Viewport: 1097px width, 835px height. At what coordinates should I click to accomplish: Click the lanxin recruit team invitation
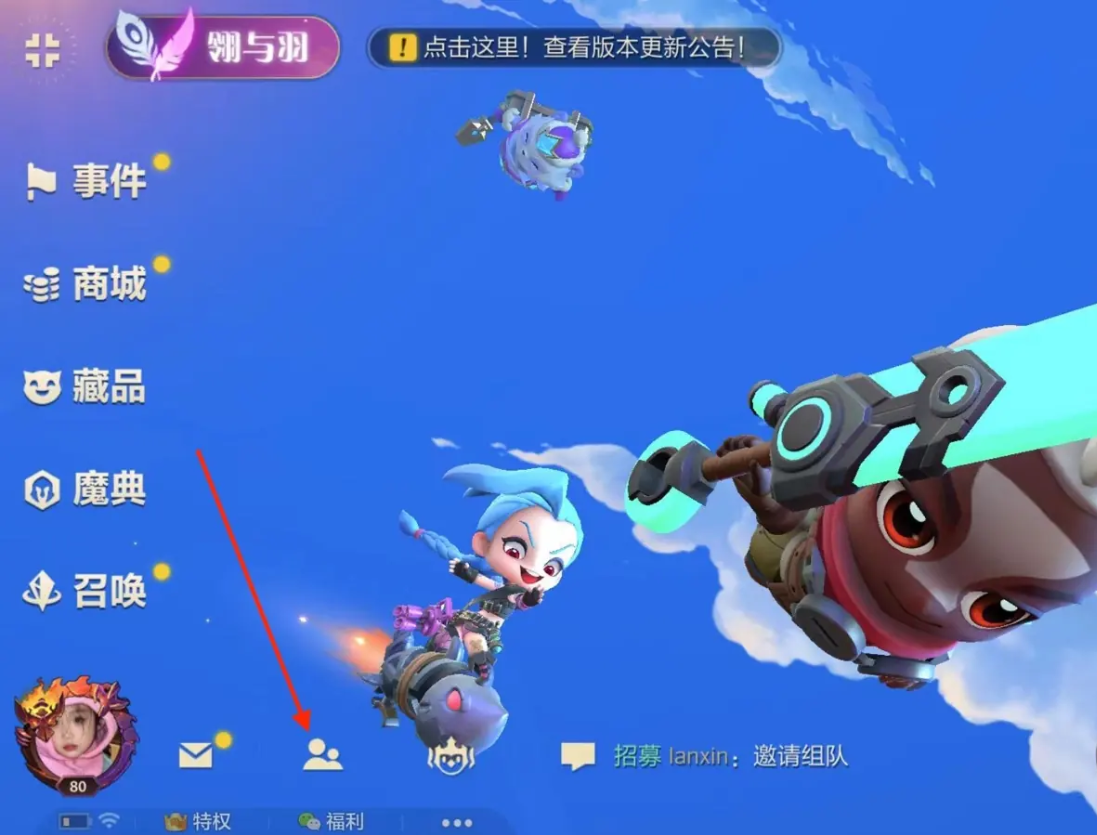tap(732, 756)
